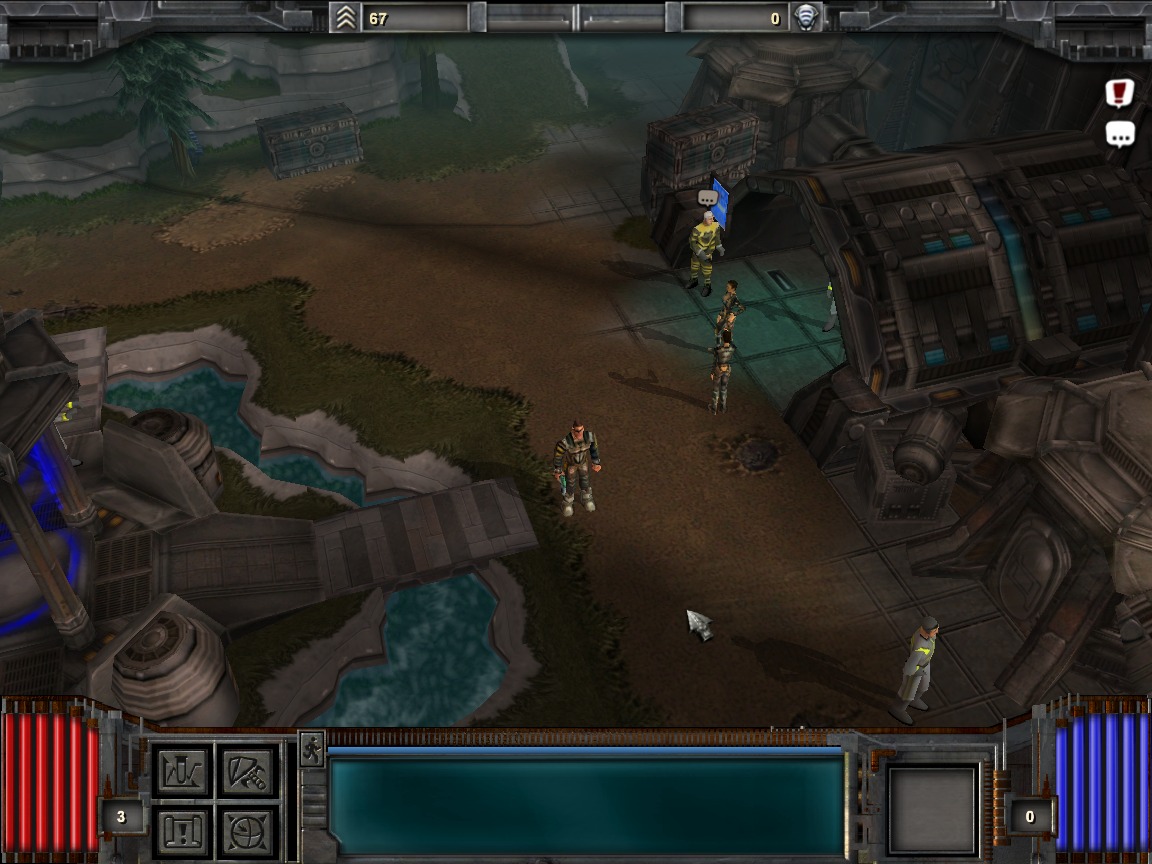This screenshot has width=1152, height=864.
Task: Open the test tube research panel
Action: (x=184, y=772)
